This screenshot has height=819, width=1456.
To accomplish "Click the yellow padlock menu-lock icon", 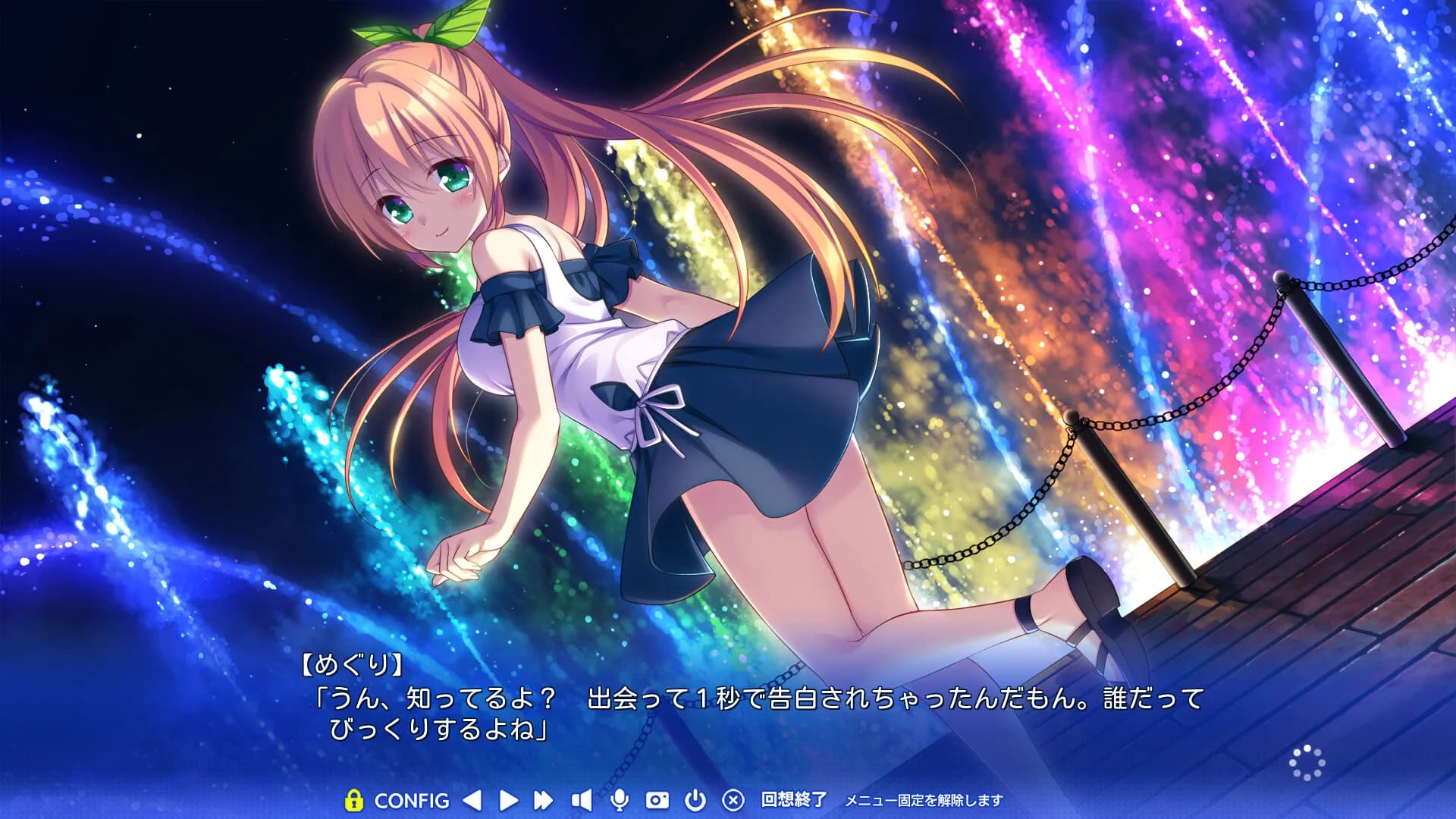I will pyautogui.click(x=353, y=800).
